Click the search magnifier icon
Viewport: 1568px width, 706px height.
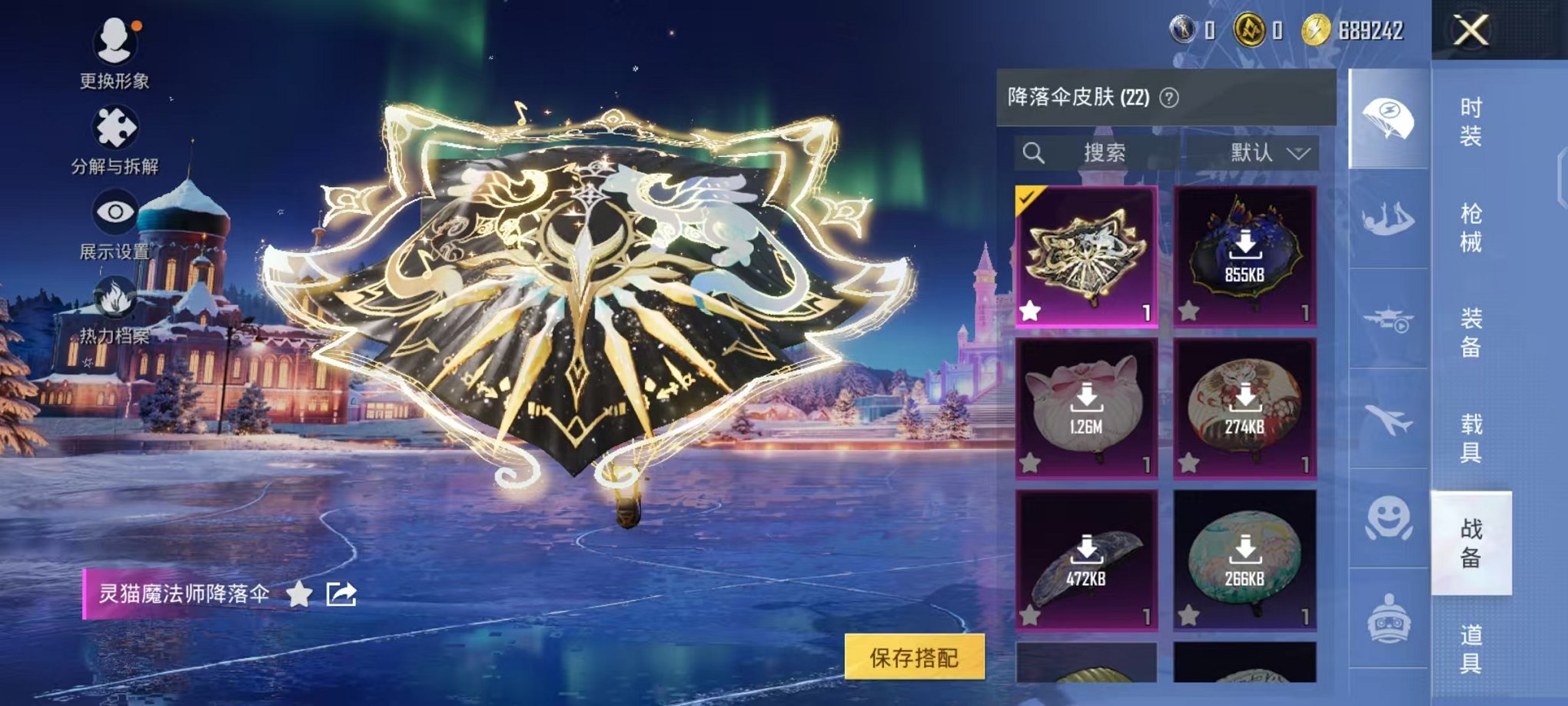tap(1034, 152)
